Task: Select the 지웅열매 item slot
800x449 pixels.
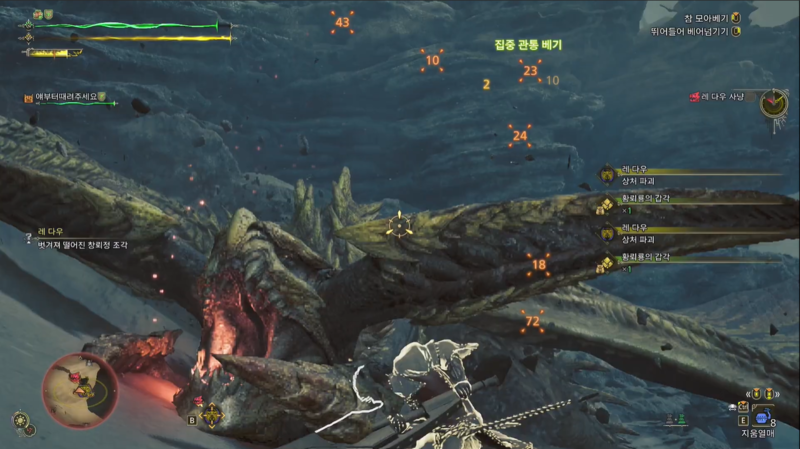Action: (x=762, y=420)
